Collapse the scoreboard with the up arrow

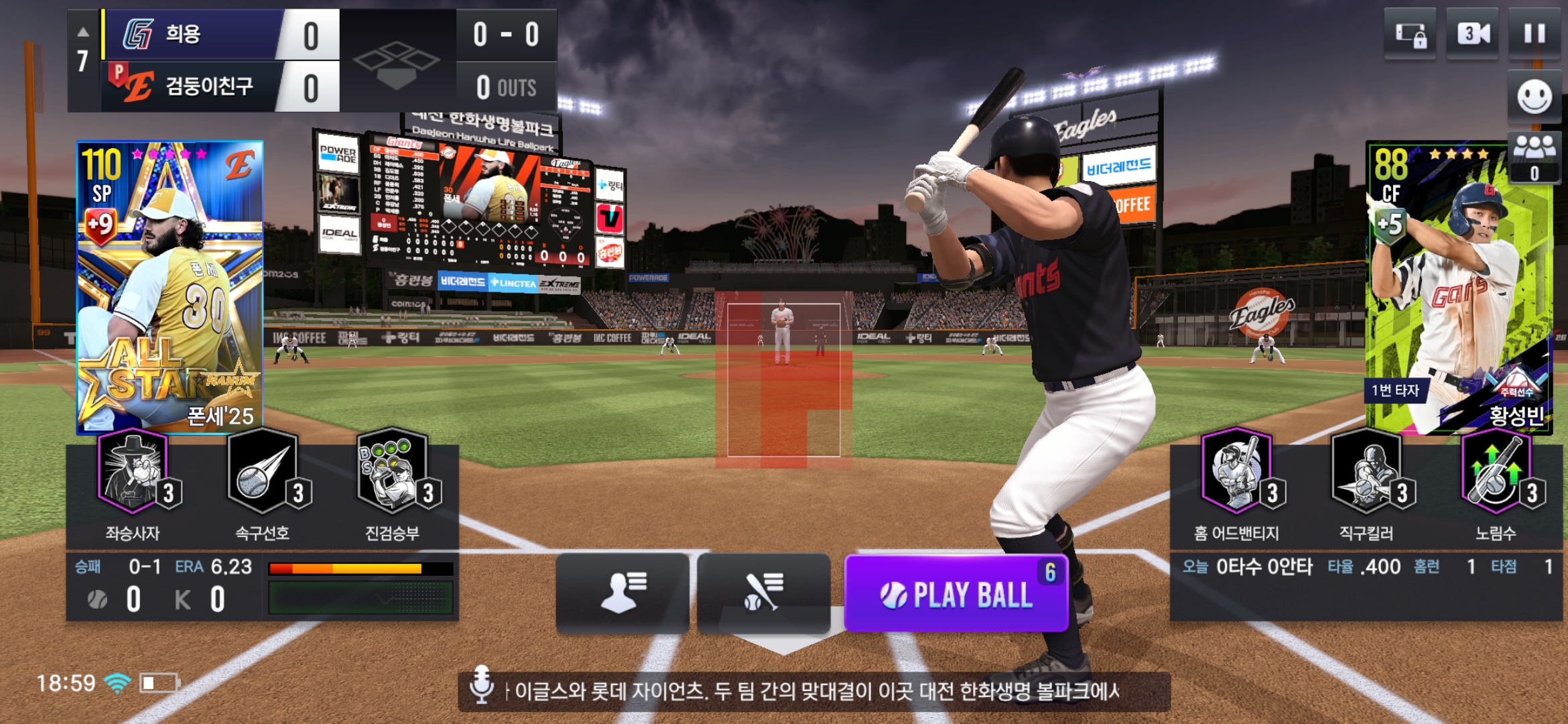(83, 32)
